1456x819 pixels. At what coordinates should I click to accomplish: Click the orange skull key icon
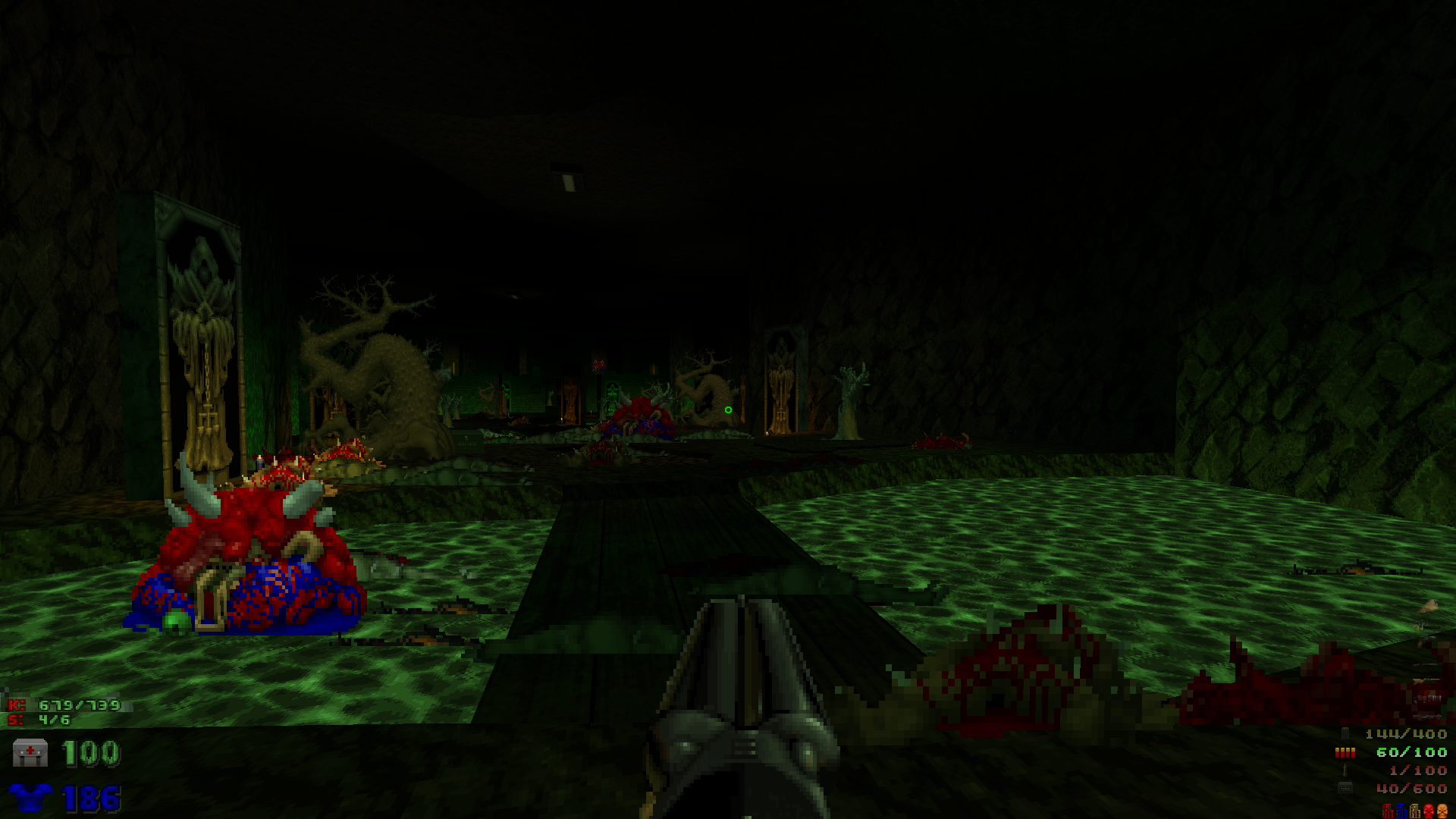point(1442,811)
